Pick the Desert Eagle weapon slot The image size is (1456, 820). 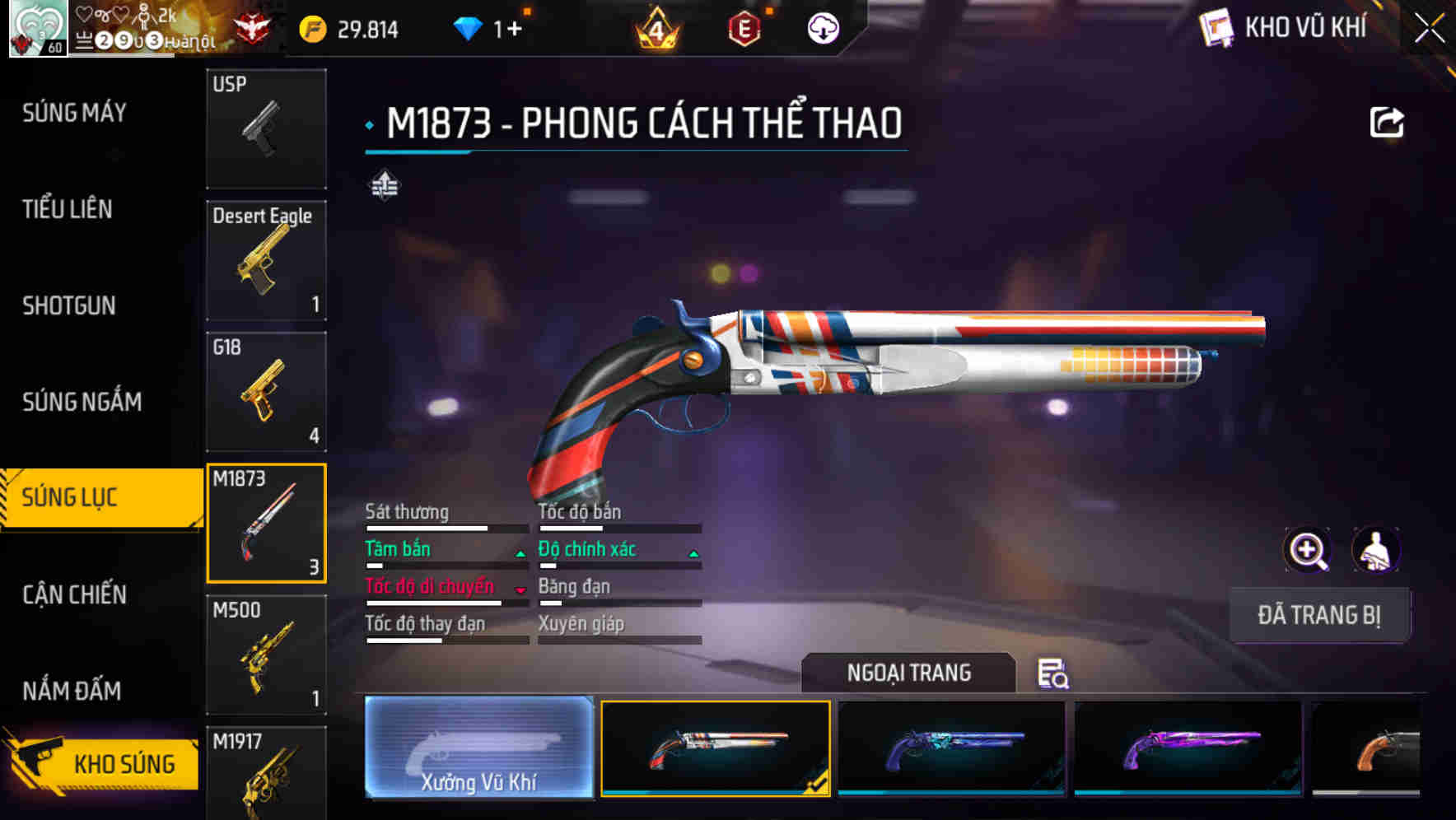coord(266,260)
